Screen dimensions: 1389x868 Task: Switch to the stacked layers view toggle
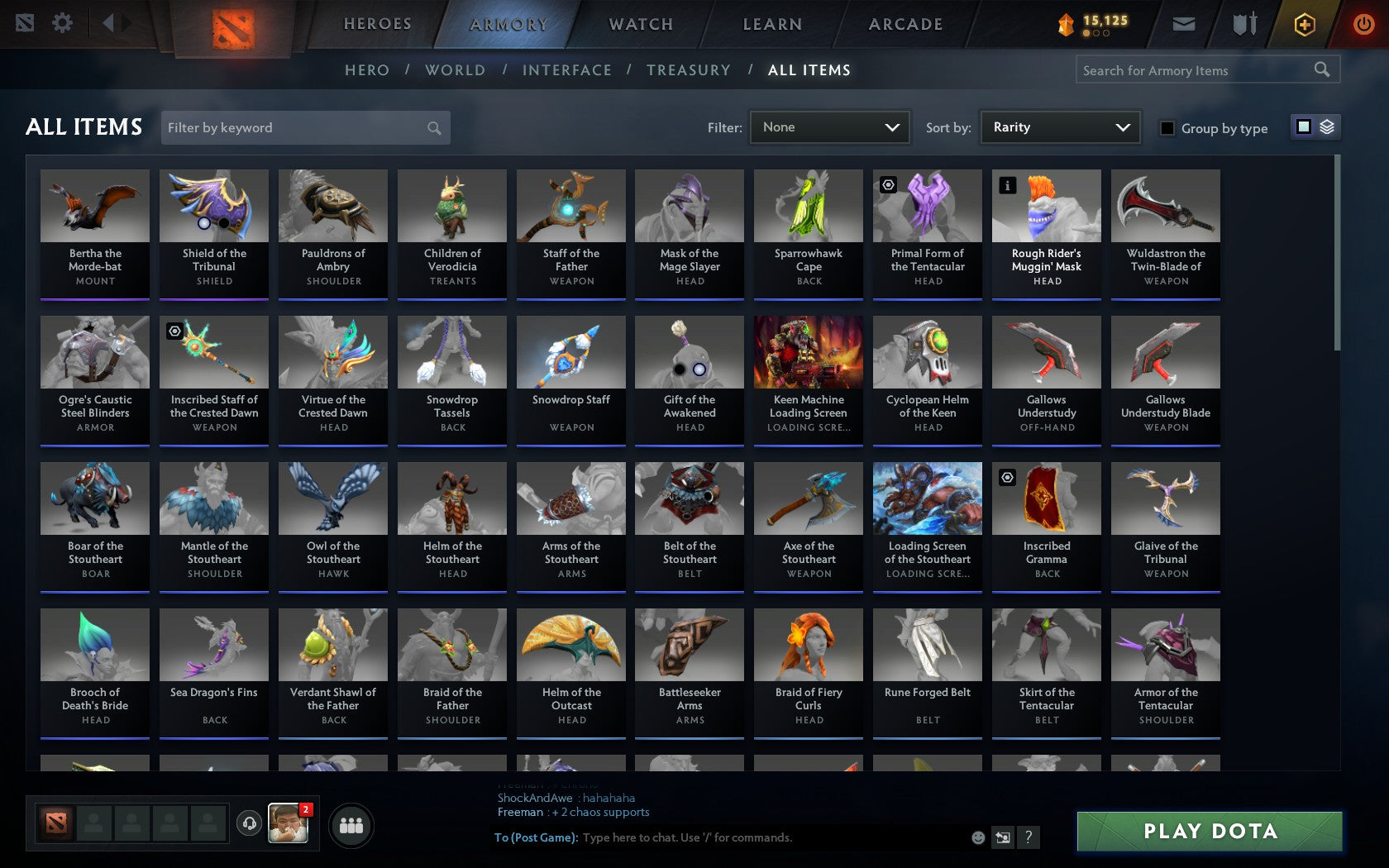[1326, 127]
